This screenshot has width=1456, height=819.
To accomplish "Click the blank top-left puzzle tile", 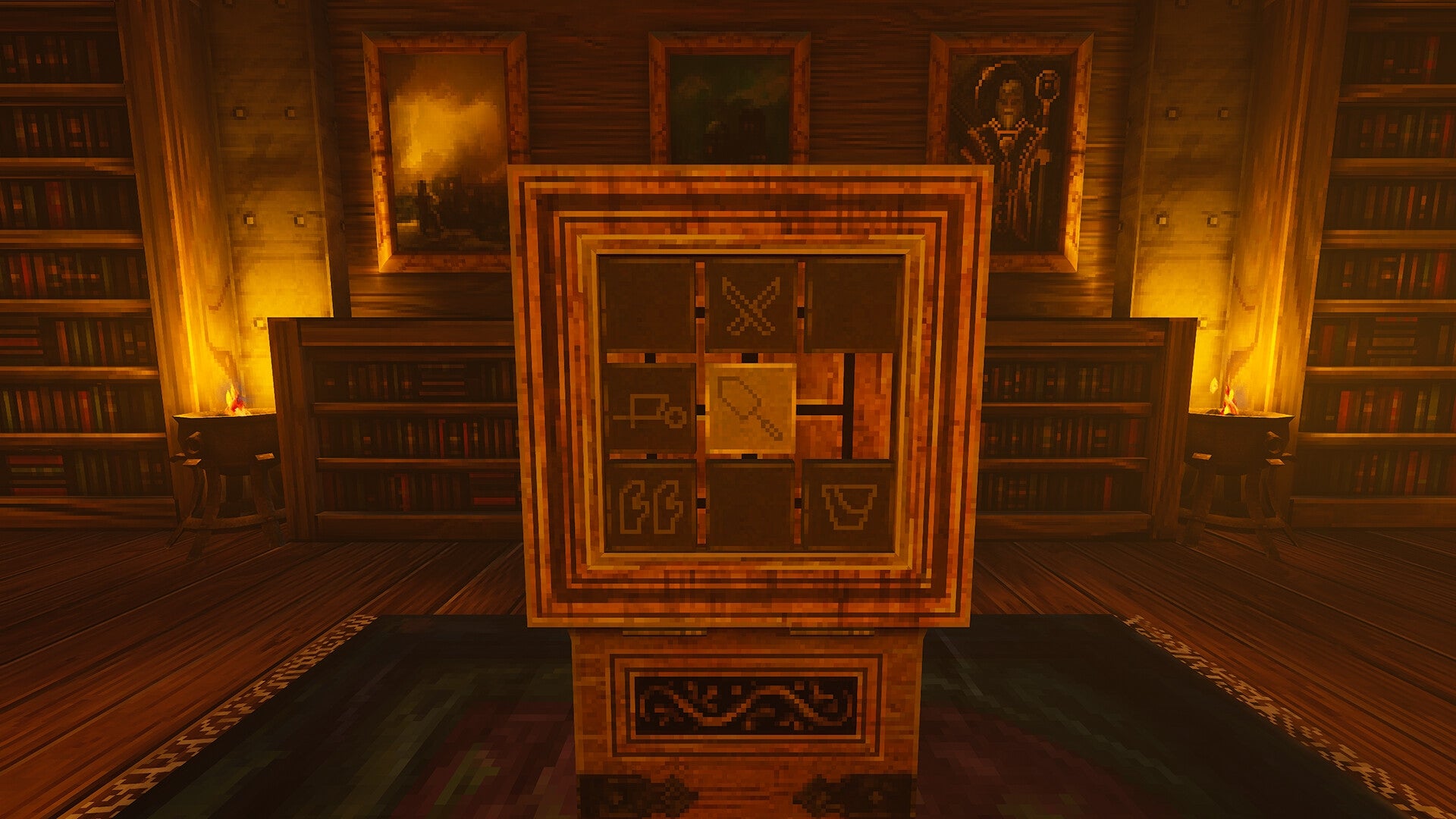I will pyautogui.click(x=648, y=303).
